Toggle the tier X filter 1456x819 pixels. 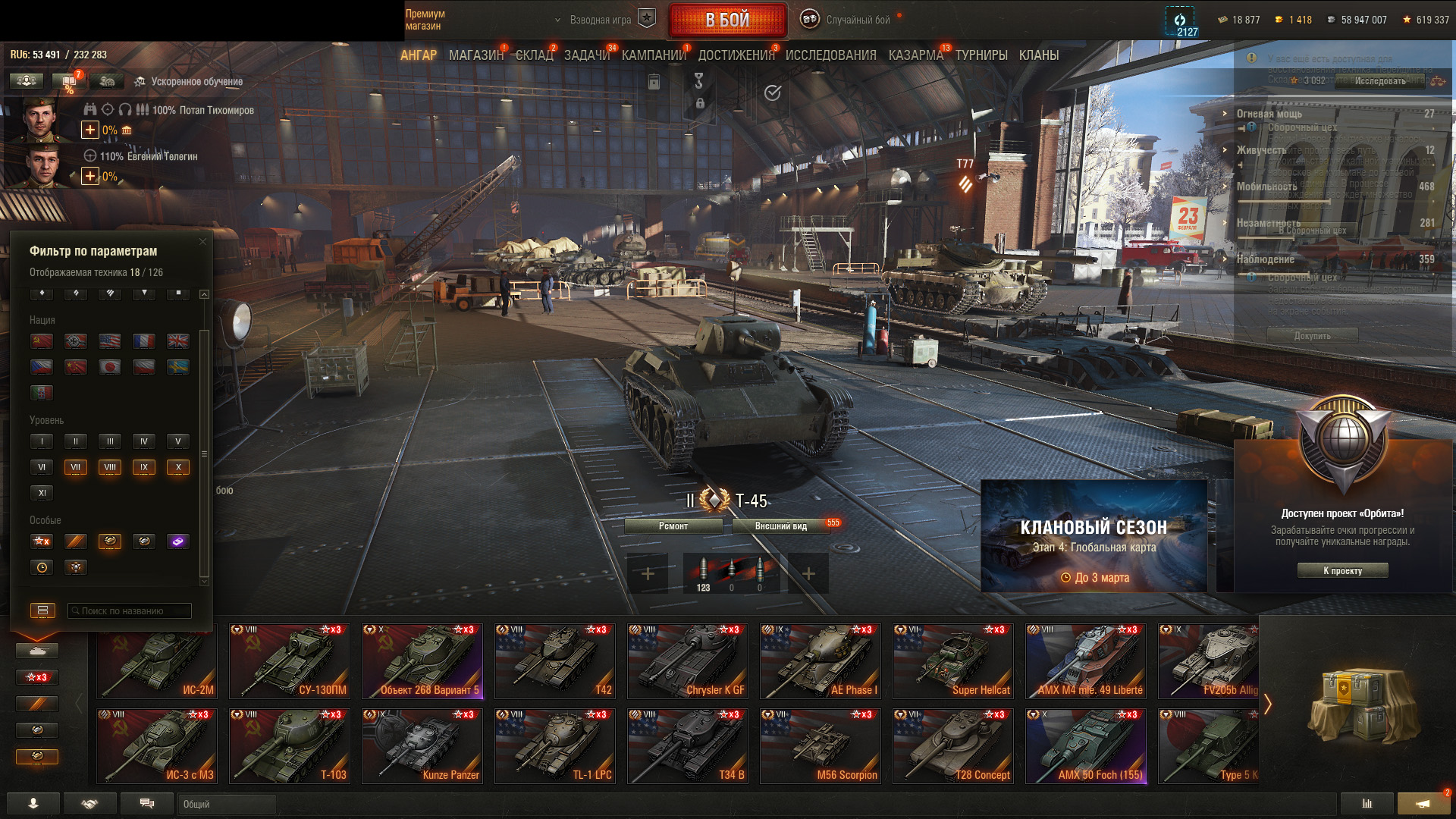[x=178, y=467]
